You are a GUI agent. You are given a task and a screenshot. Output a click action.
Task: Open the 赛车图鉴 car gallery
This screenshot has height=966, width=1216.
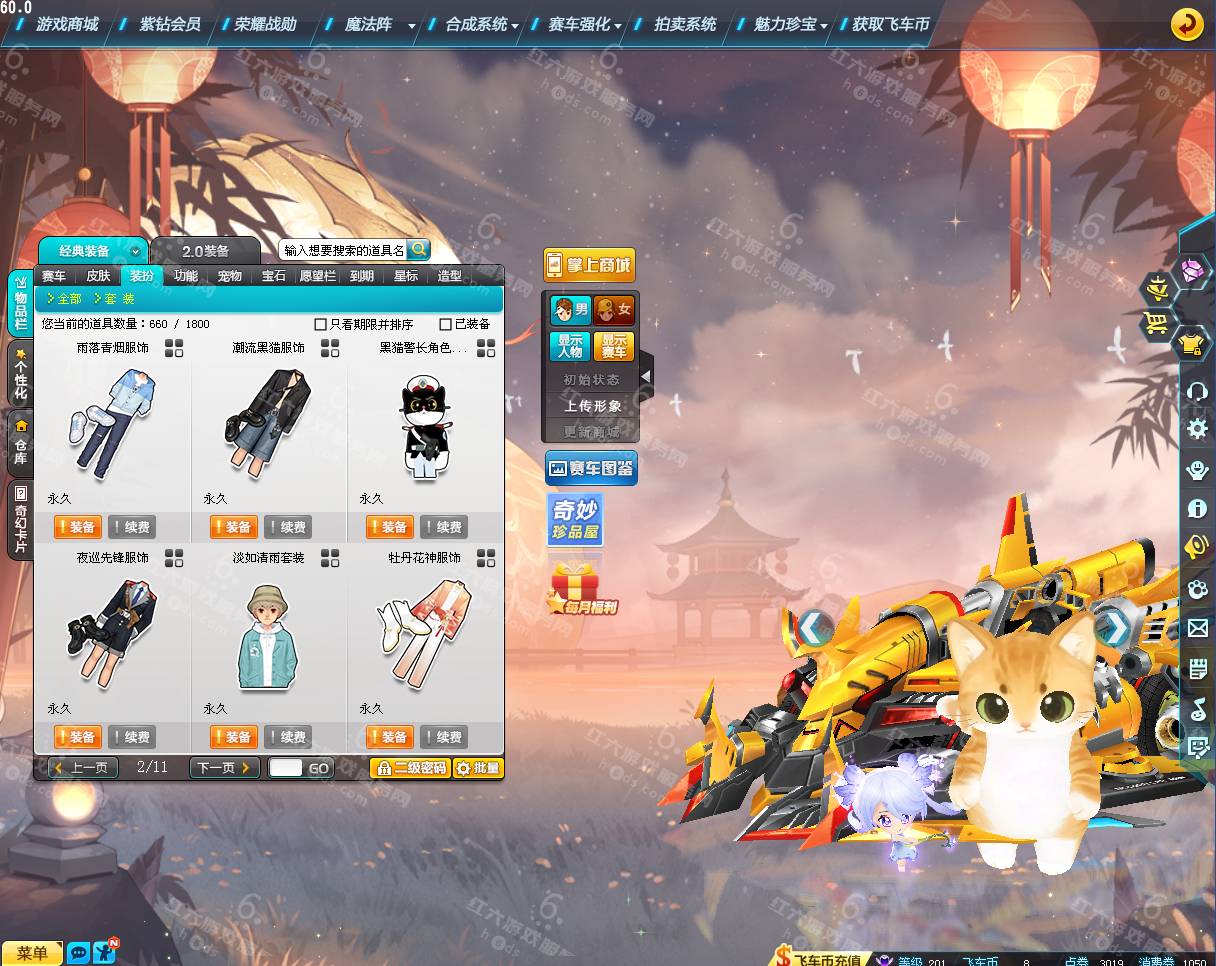[591, 468]
